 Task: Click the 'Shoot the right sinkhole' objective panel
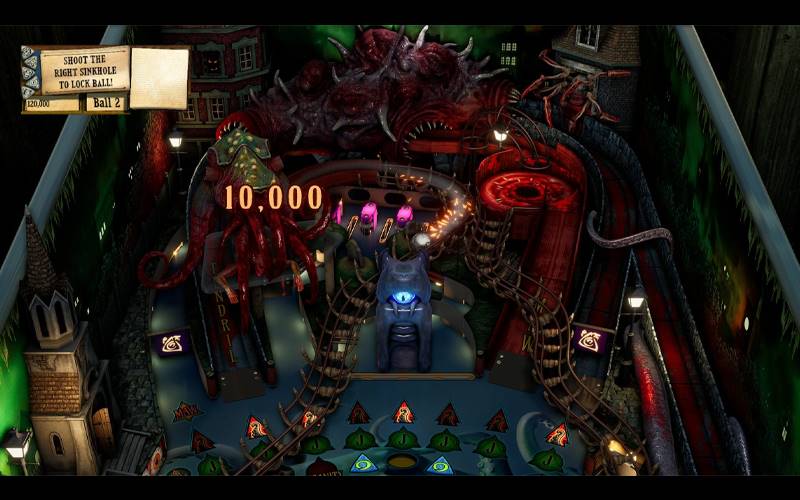coord(84,70)
